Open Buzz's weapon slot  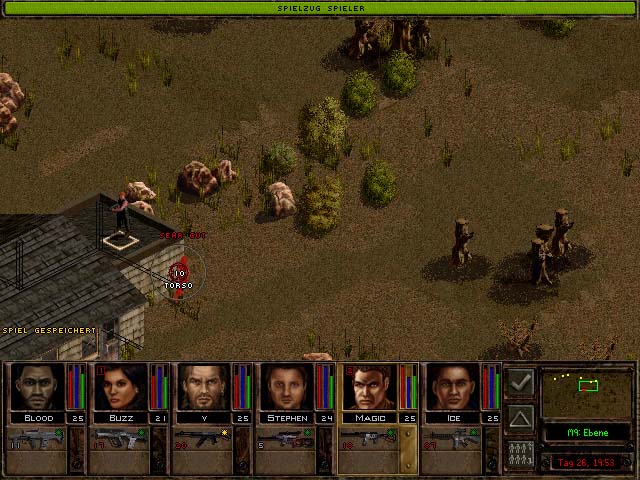pos(120,440)
